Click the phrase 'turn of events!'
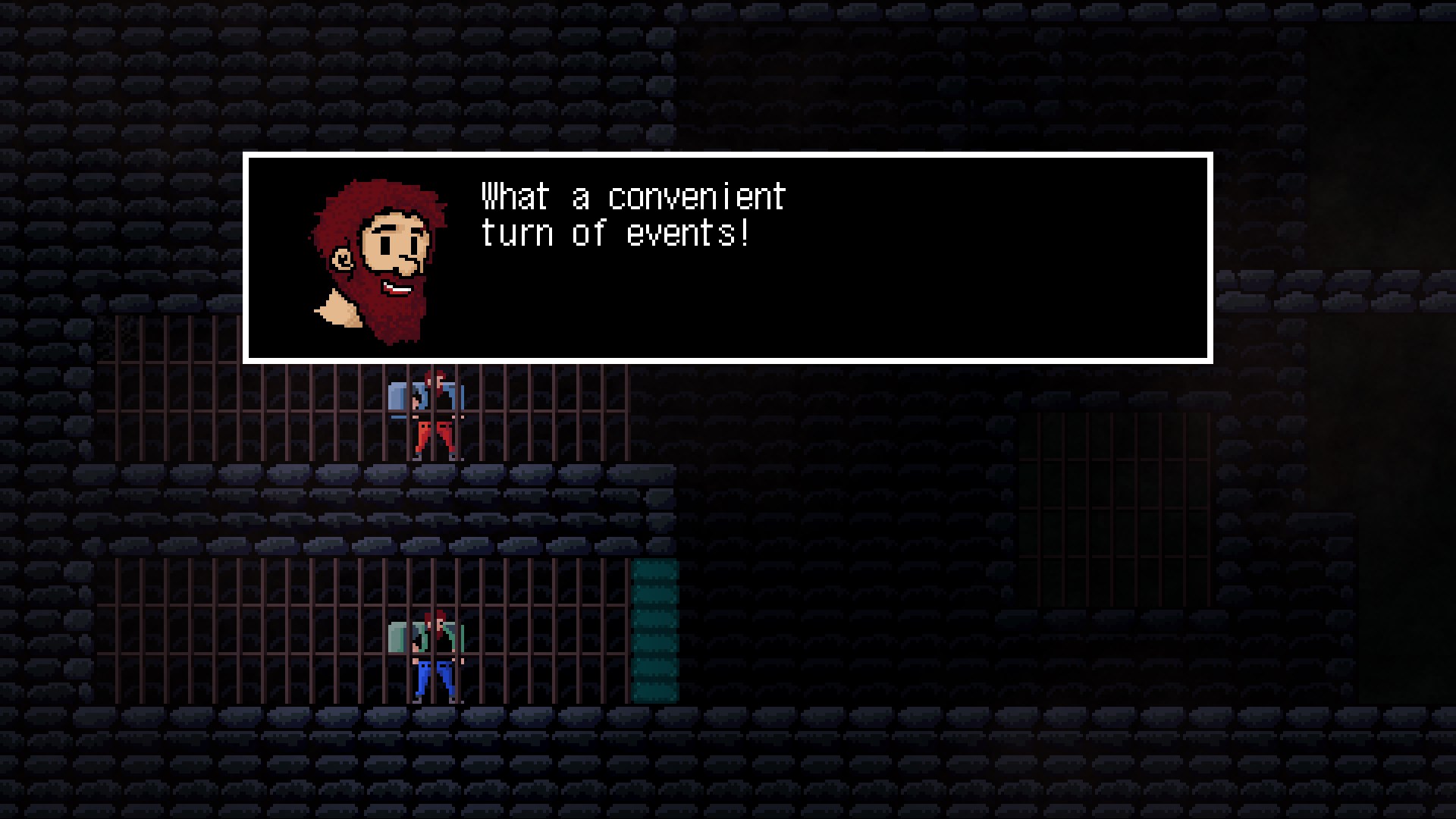1456x819 pixels. click(614, 233)
